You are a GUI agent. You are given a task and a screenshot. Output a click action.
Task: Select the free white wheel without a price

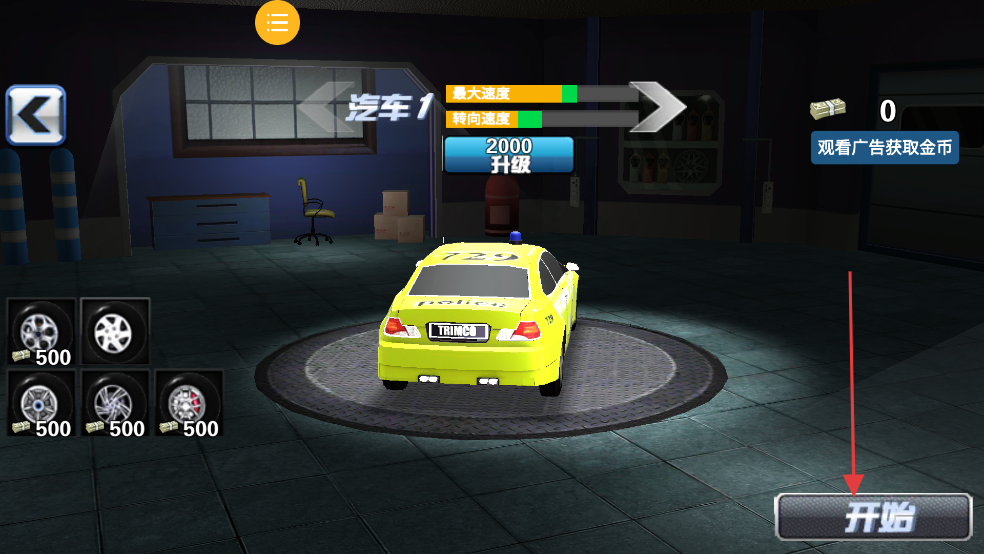tap(115, 332)
